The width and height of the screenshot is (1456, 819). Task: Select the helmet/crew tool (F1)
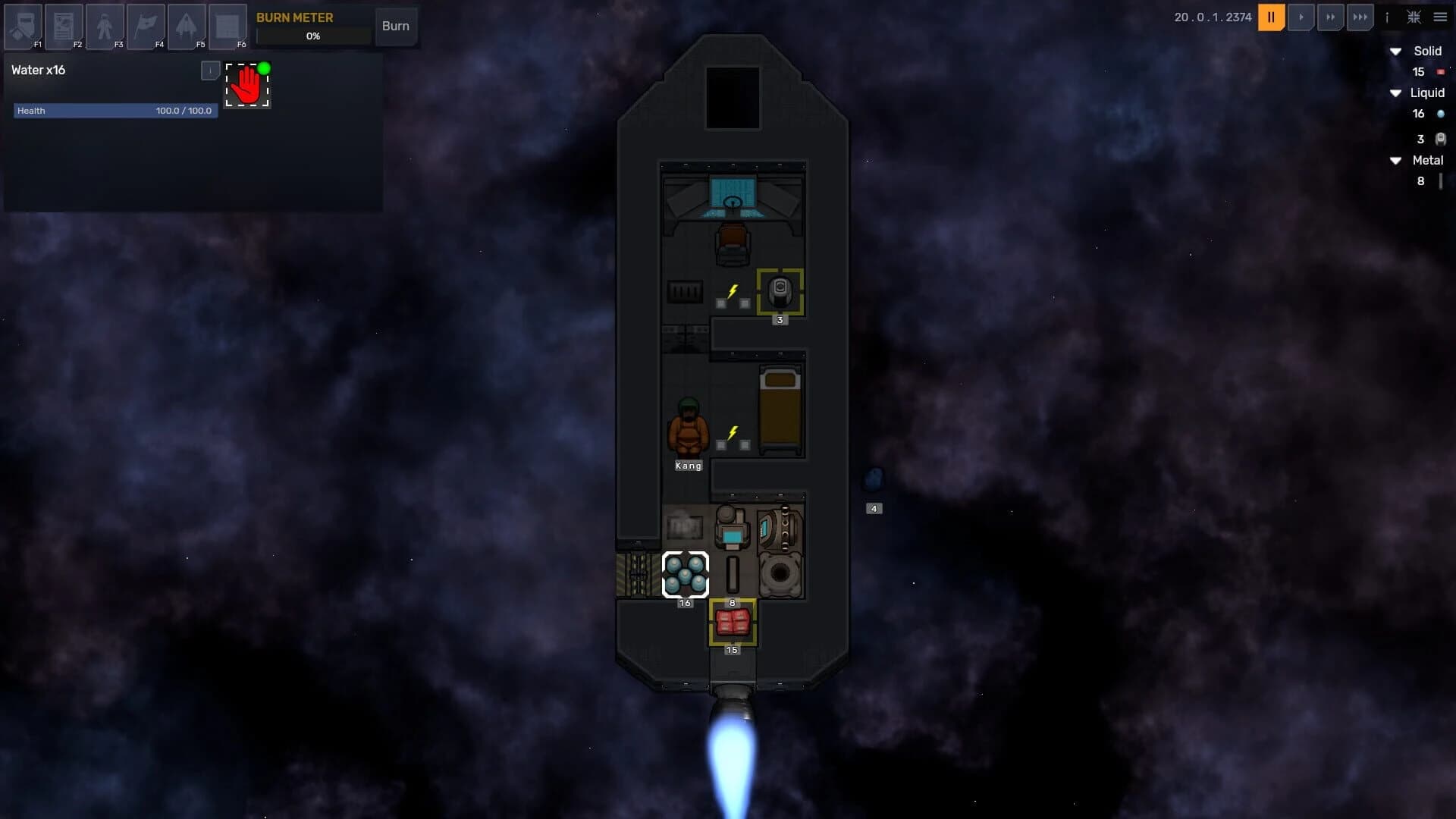click(23, 25)
